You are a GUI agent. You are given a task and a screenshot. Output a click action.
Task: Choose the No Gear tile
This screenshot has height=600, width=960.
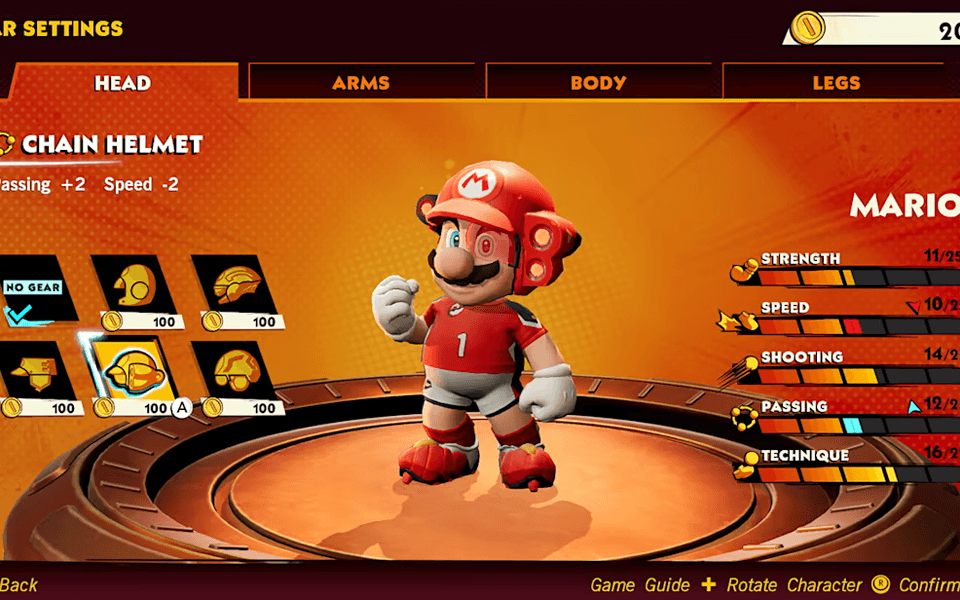[33, 292]
